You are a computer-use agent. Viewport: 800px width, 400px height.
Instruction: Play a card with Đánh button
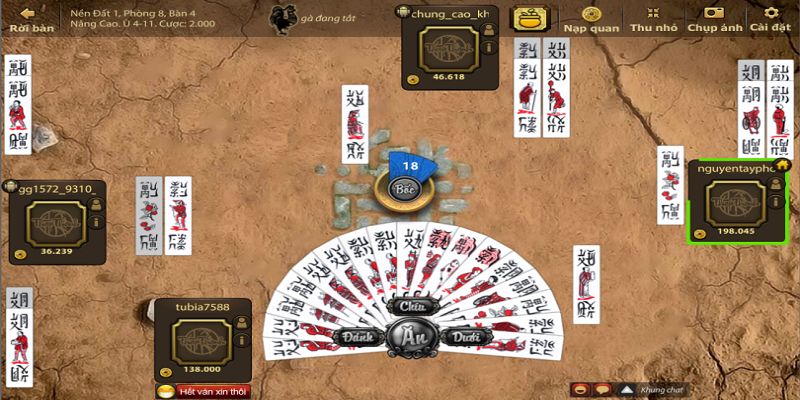354,338
